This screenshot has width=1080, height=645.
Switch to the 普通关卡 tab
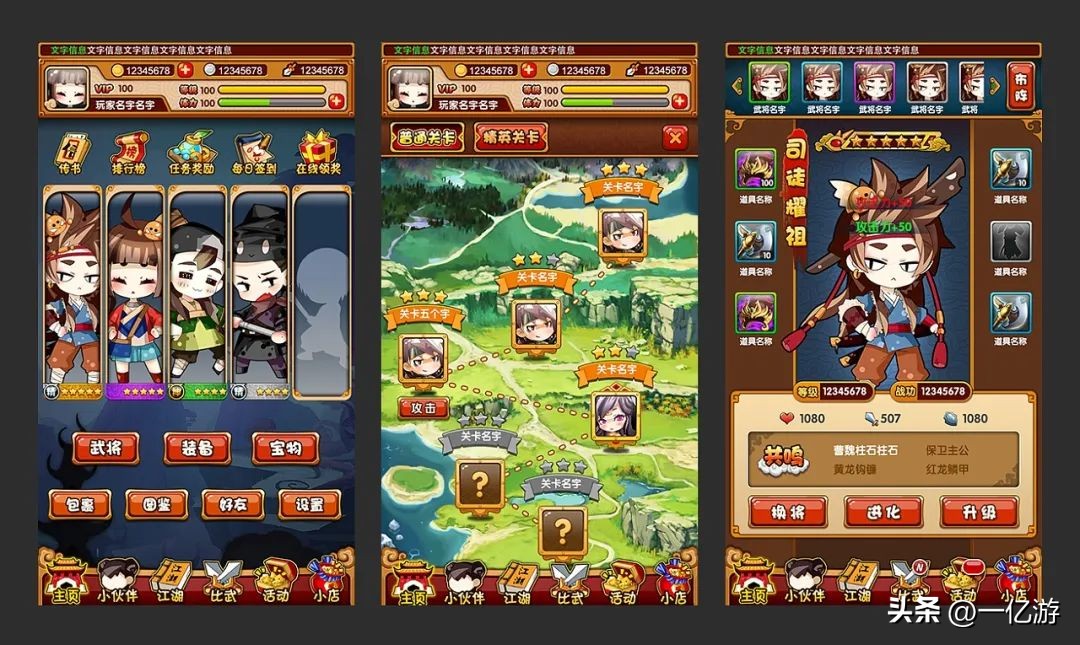(428, 138)
